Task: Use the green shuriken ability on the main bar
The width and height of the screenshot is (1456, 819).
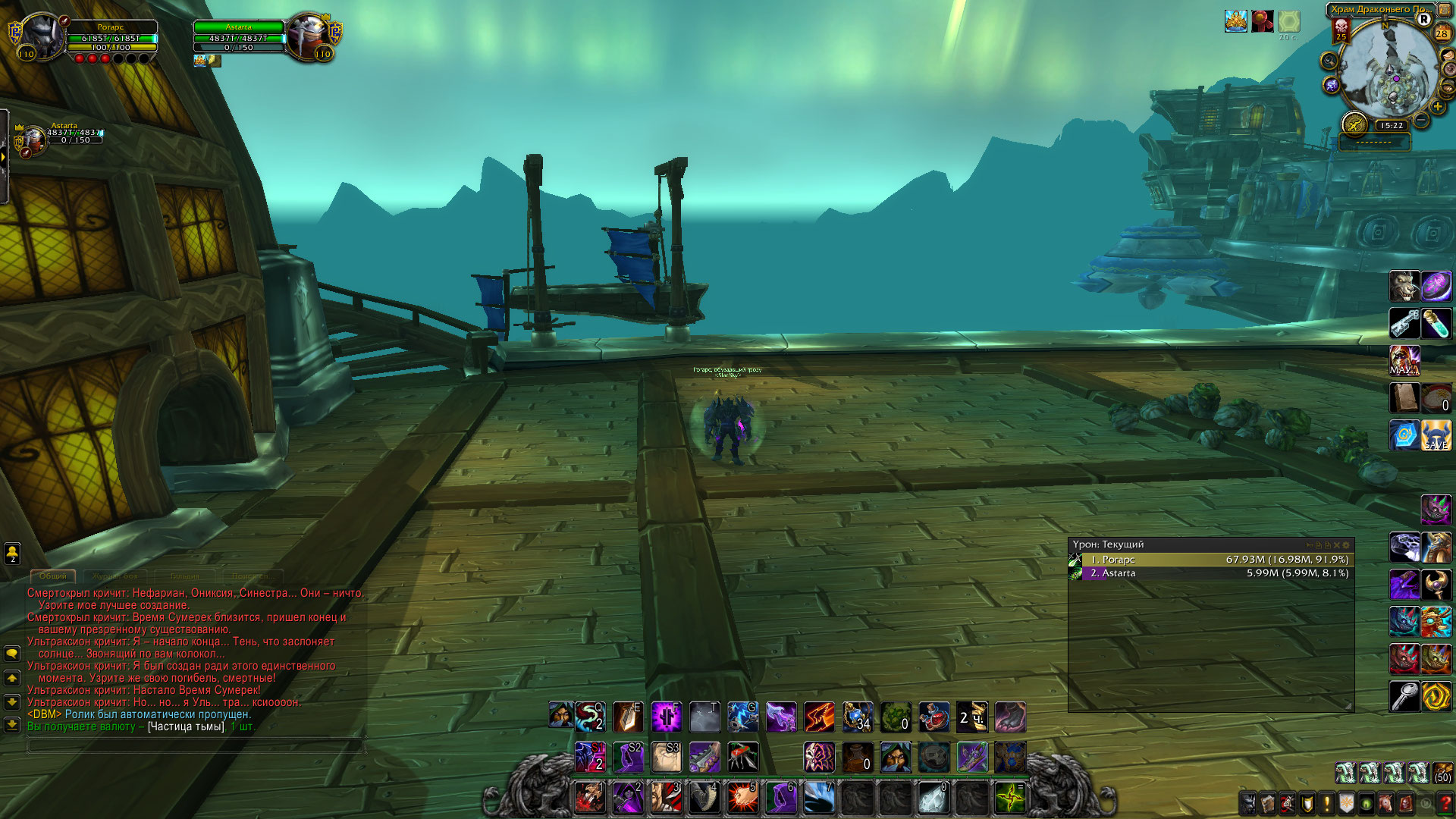Action: [1010, 798]
